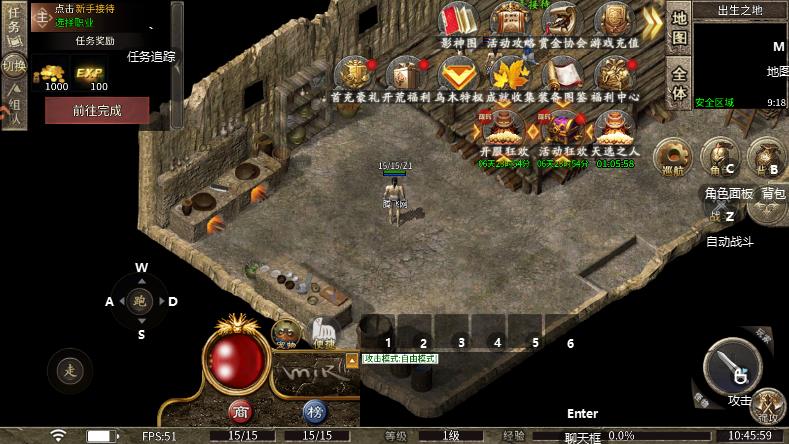
Task: Open the 榜 ranking button
Action: [x=315, y=411]
